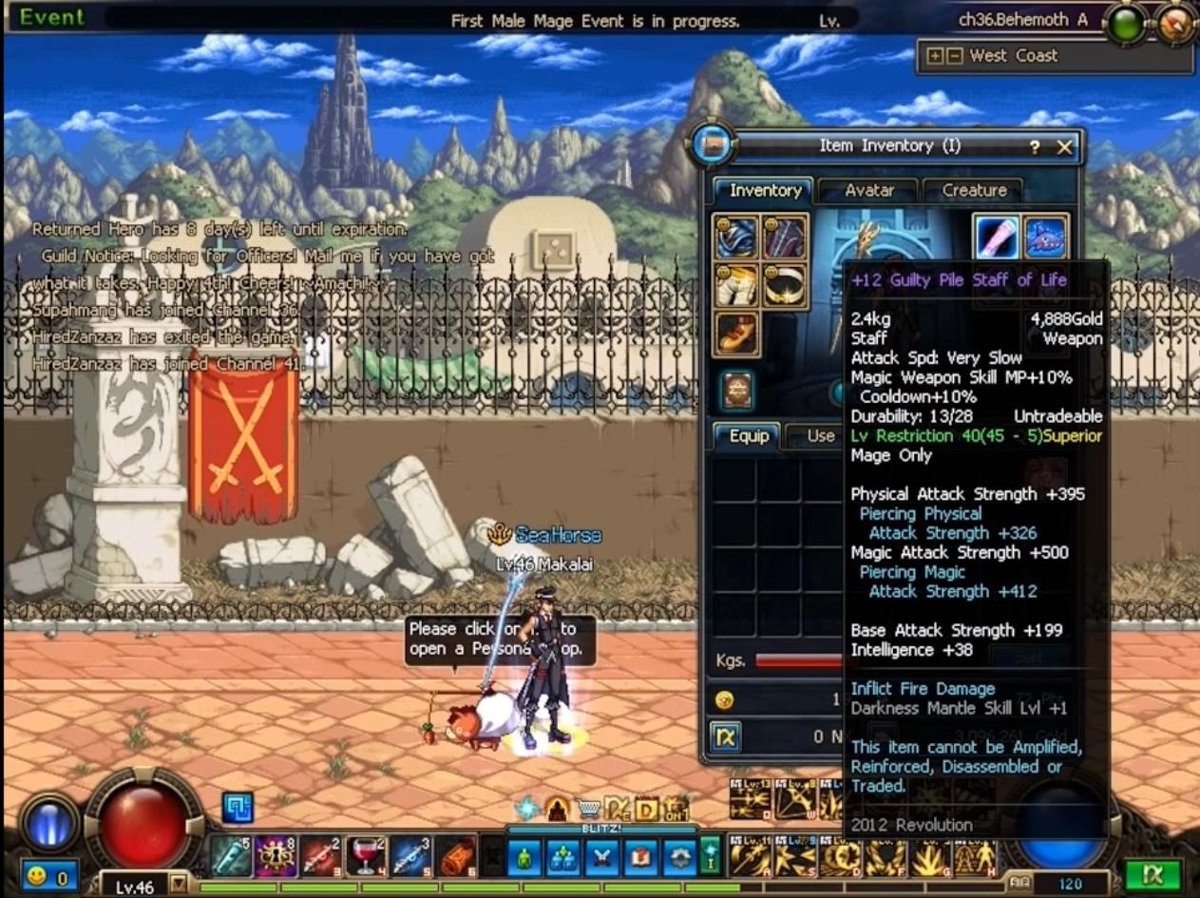
Task: Select the equipped shoes slot
Action: [737, 334]
